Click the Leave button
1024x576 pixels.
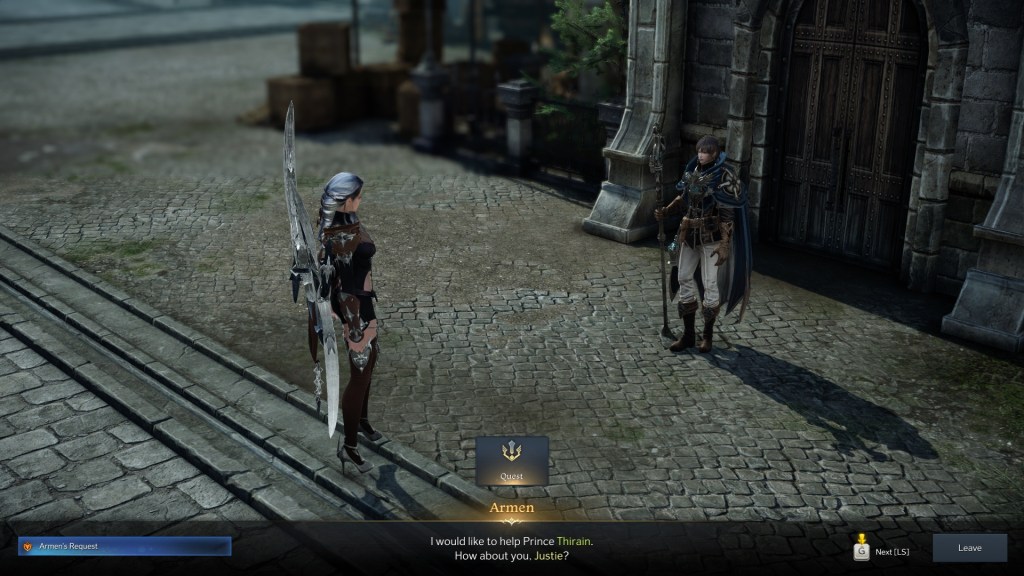(x=969, y=547)
